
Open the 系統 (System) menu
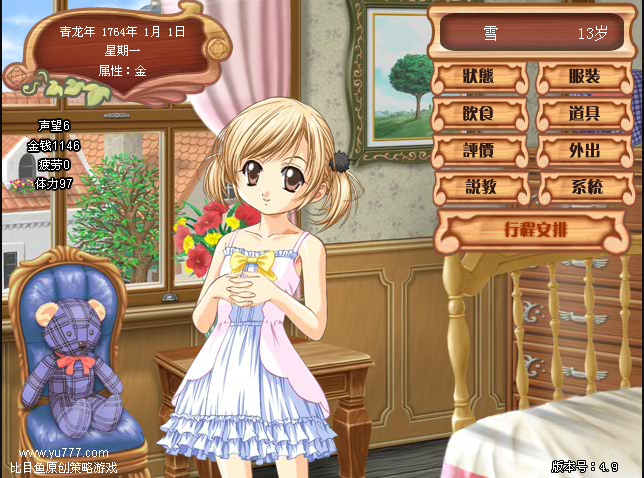point(584,187)
